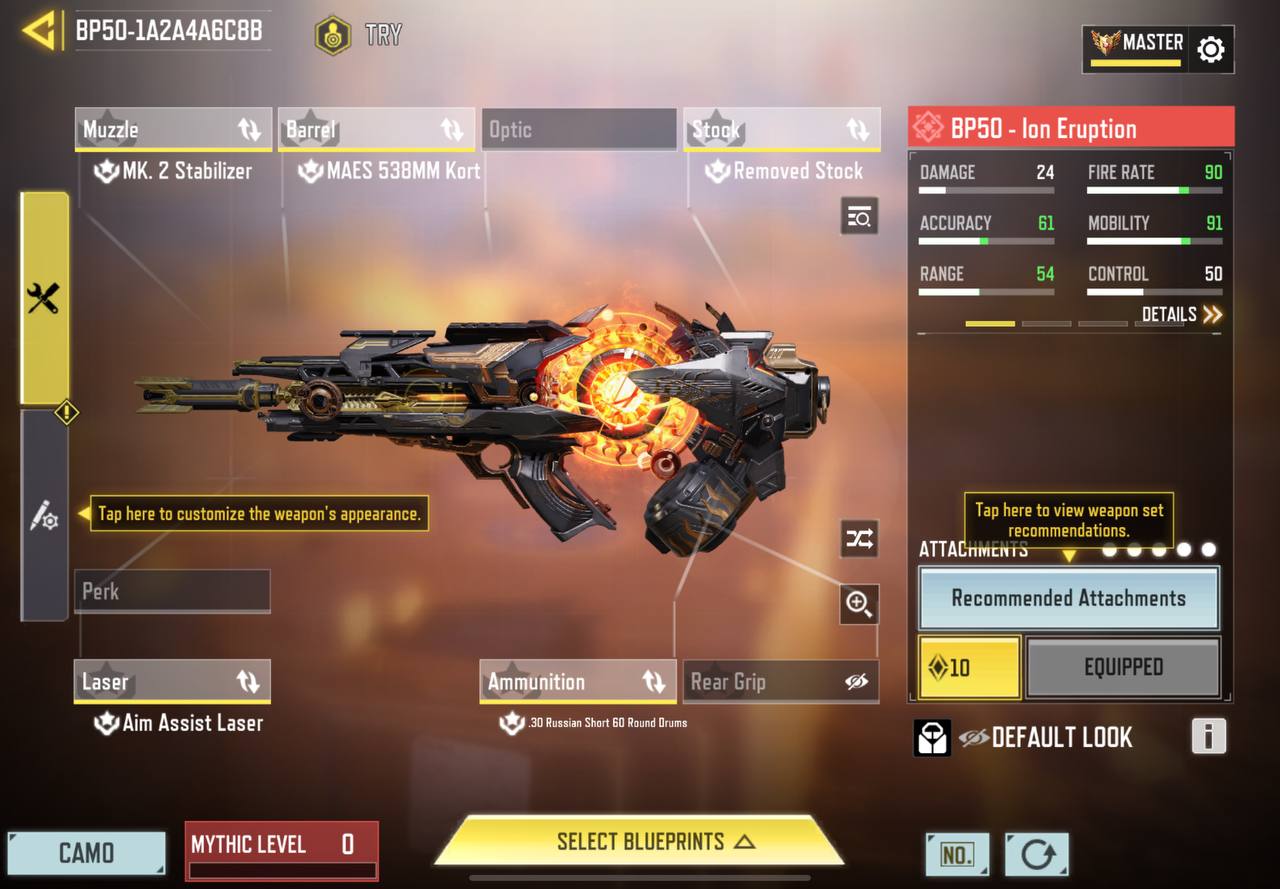The height and width of the screenshot is (889, 1280).
Task: Zoom in with the magnifier icon
Action: click(859, 603)
